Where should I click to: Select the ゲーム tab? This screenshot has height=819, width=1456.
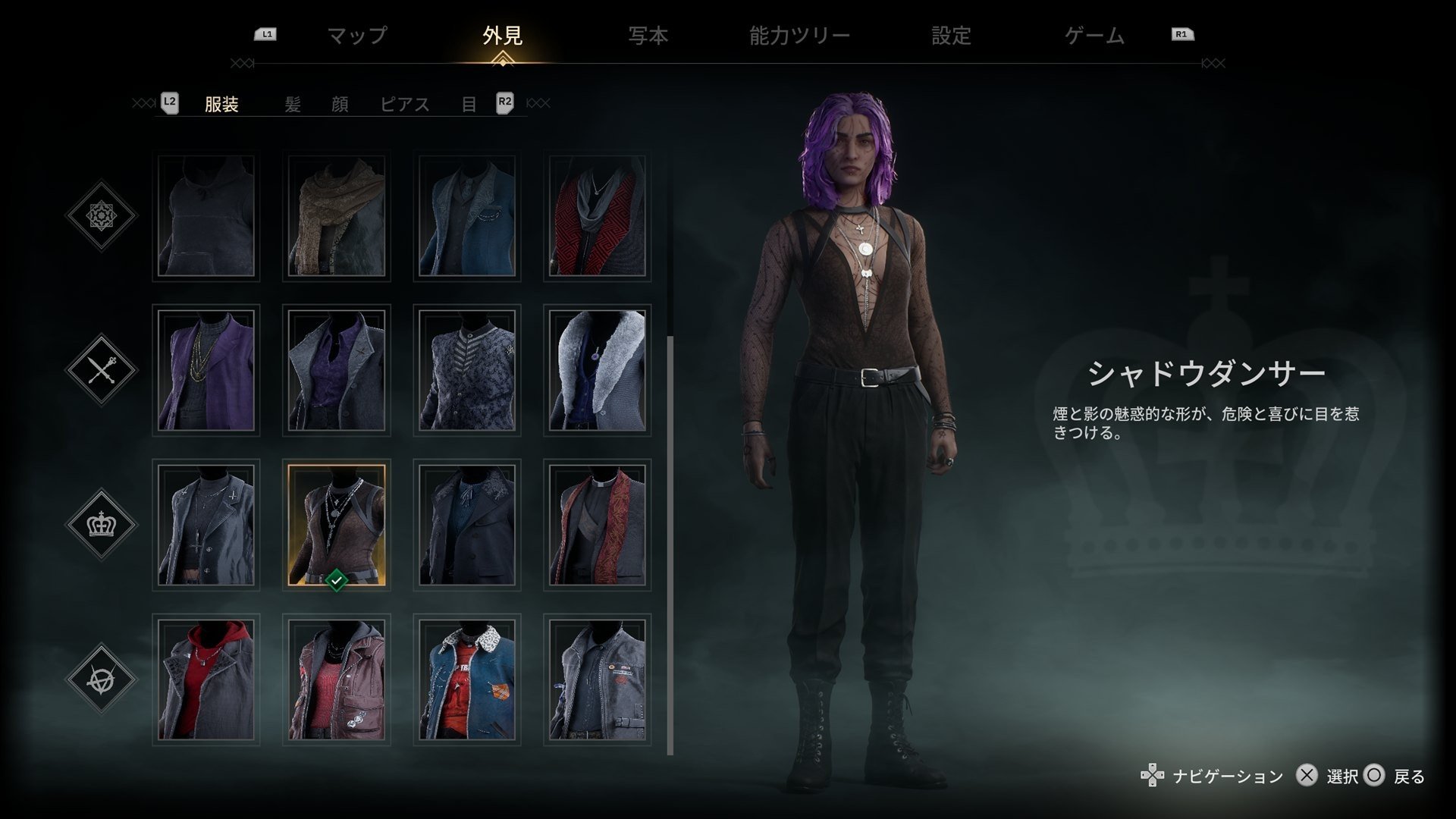tap(1094, 36)
